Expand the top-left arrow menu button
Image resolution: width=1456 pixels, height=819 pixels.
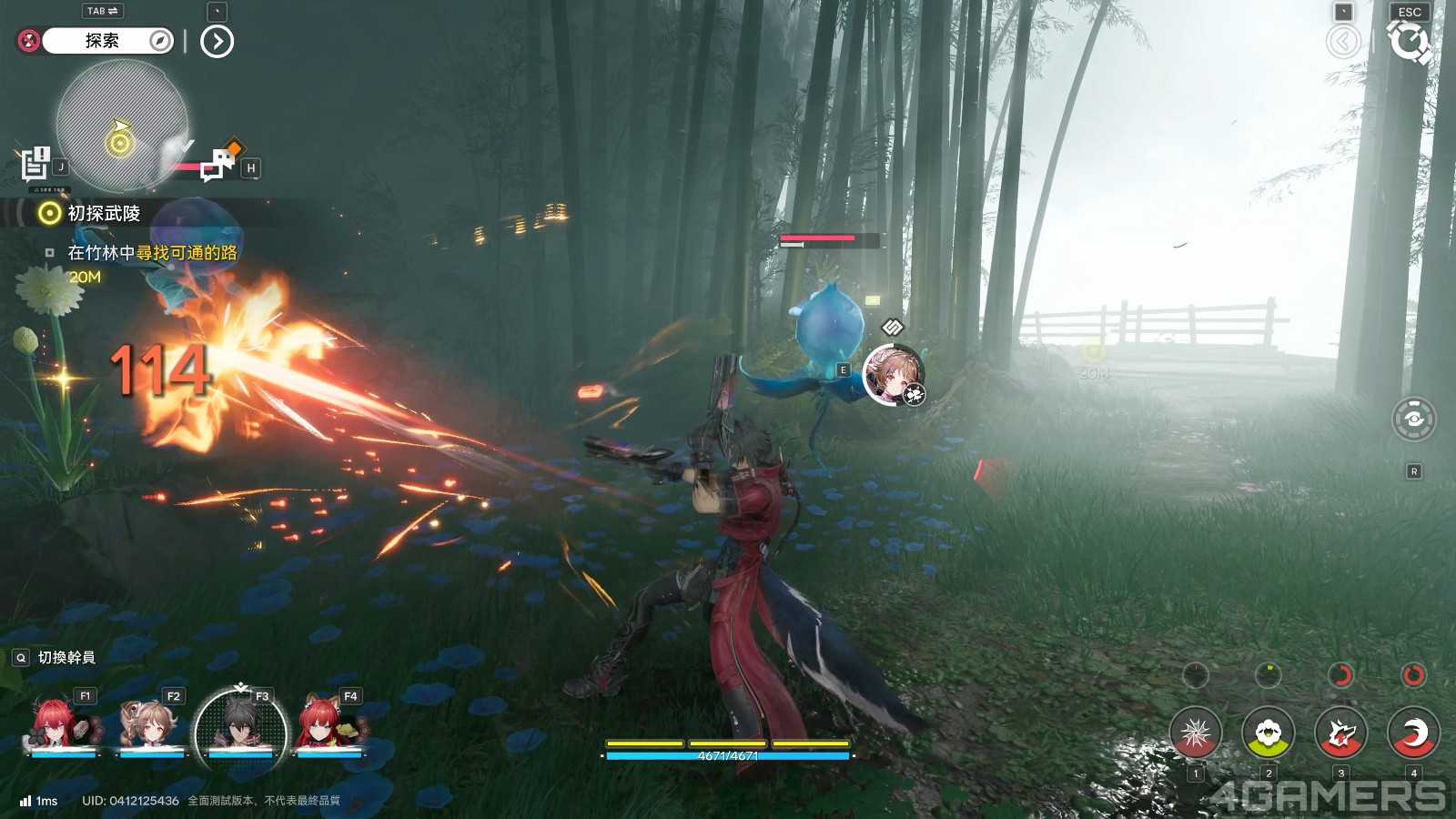pos(217,41)
